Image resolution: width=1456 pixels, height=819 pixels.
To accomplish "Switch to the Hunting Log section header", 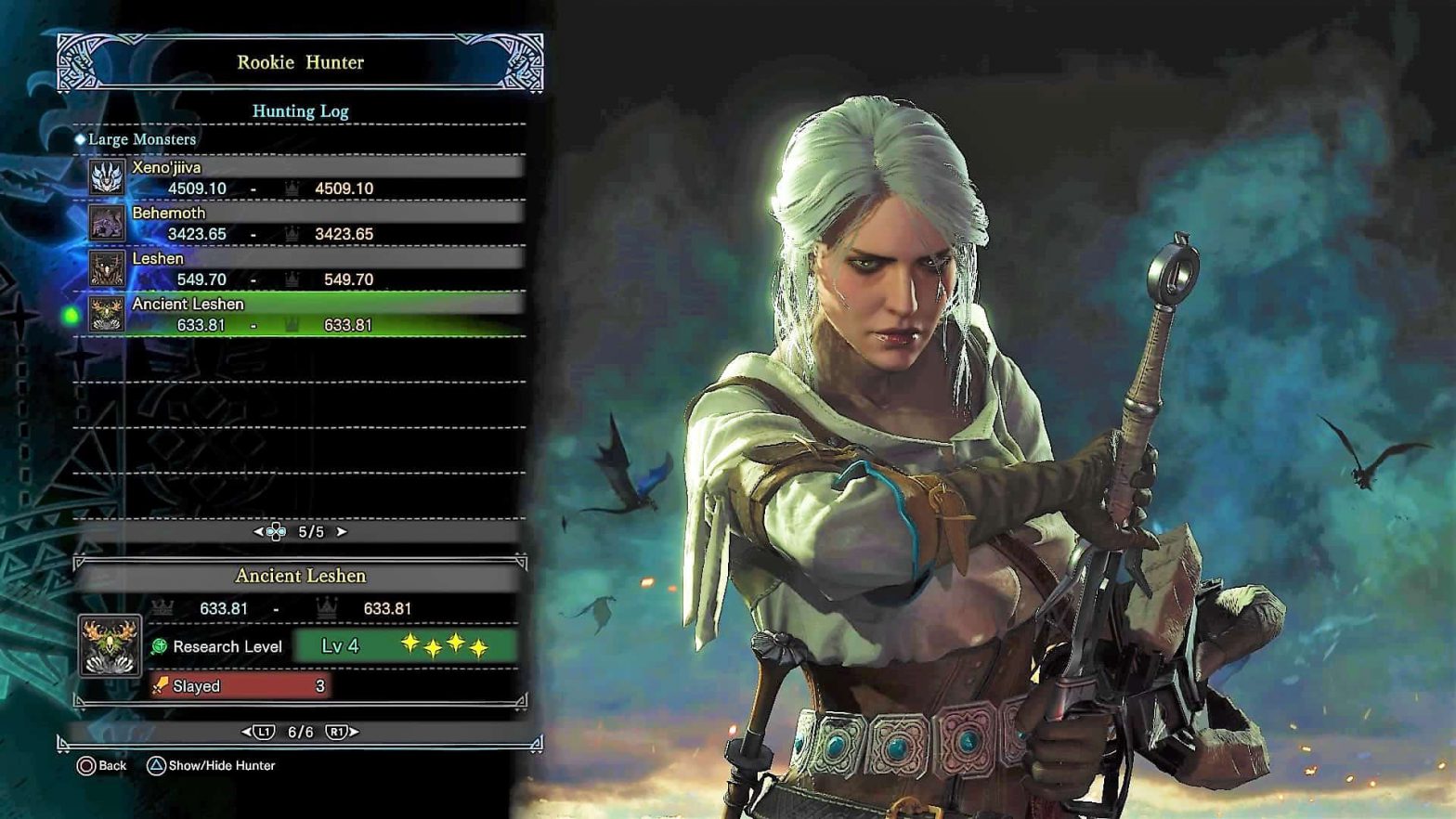I will (x=300, y=111).
